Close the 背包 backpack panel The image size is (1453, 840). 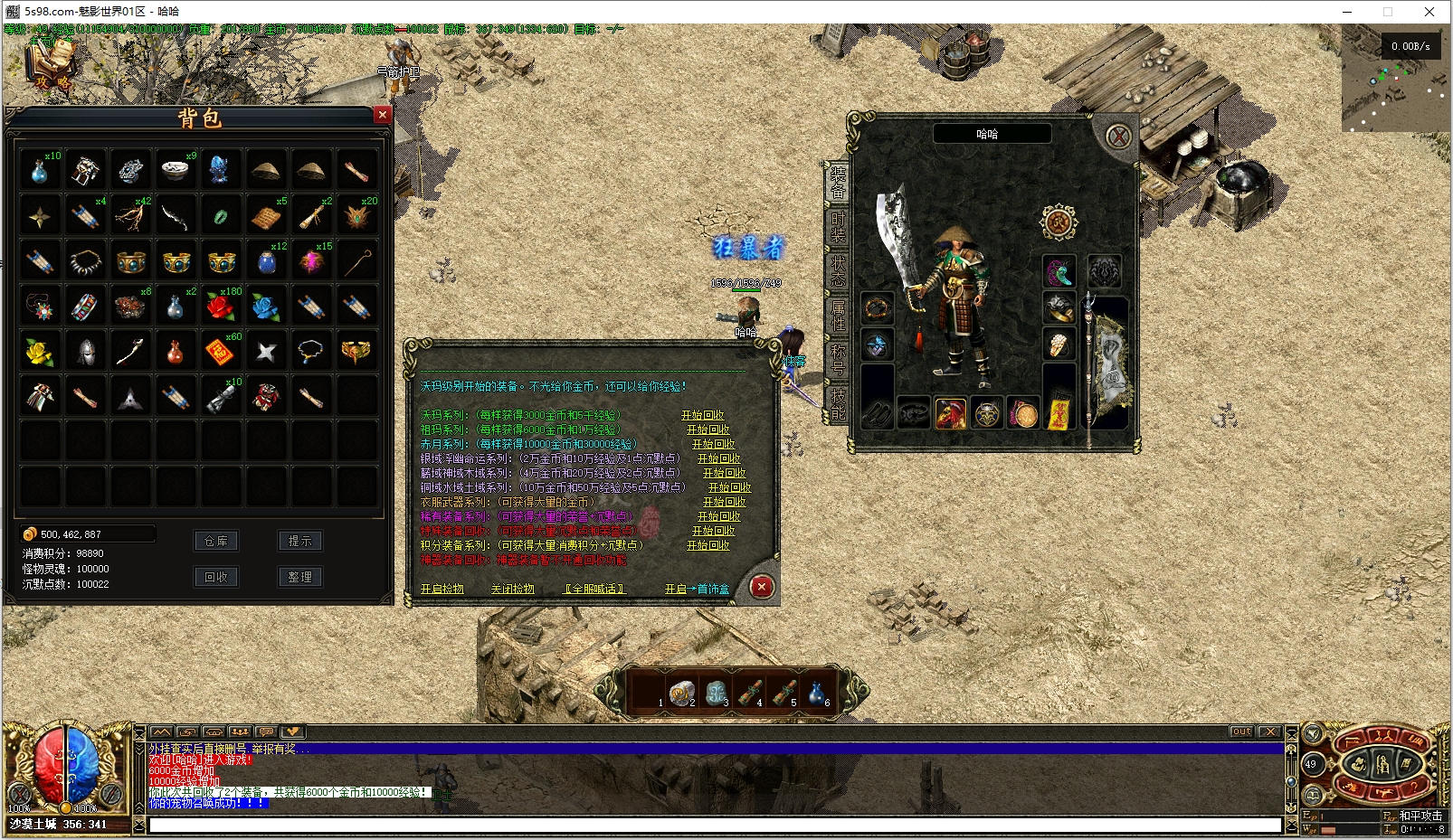(383, 115)
